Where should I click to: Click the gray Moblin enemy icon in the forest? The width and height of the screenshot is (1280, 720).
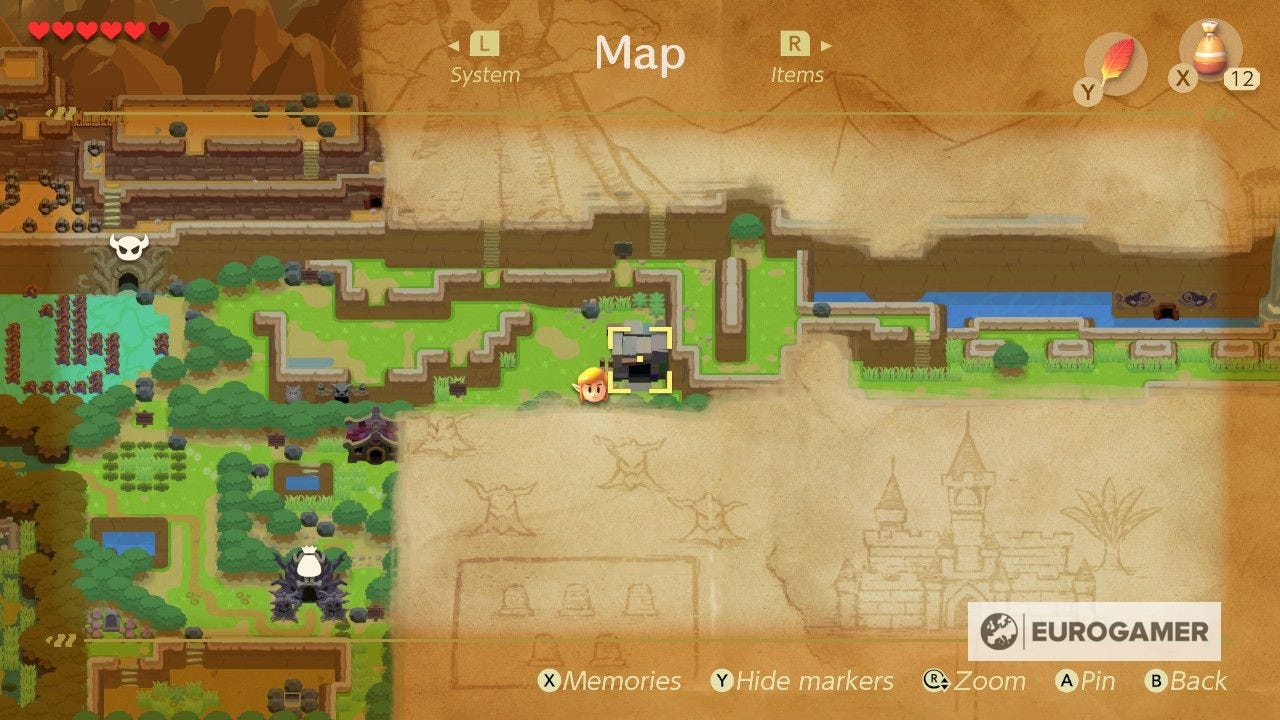[343, 392]
